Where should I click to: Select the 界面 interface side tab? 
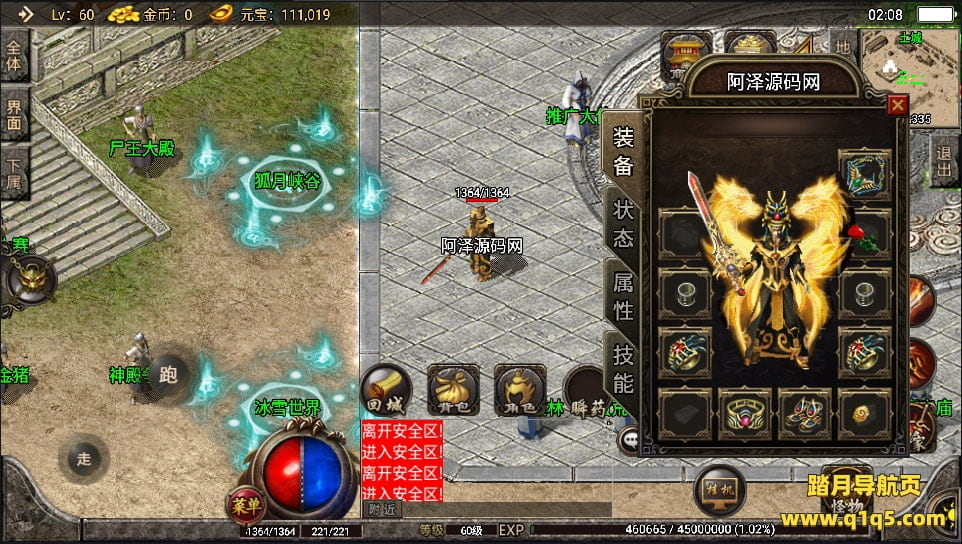[x=15, y=117]
